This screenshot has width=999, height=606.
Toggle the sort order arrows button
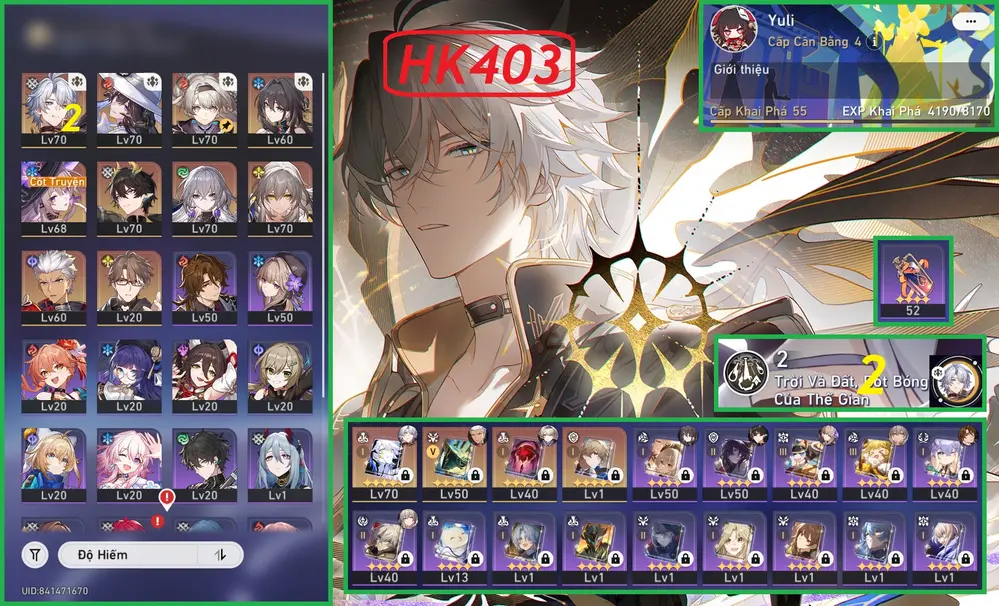pyautogui.click(x=220, y=554)
